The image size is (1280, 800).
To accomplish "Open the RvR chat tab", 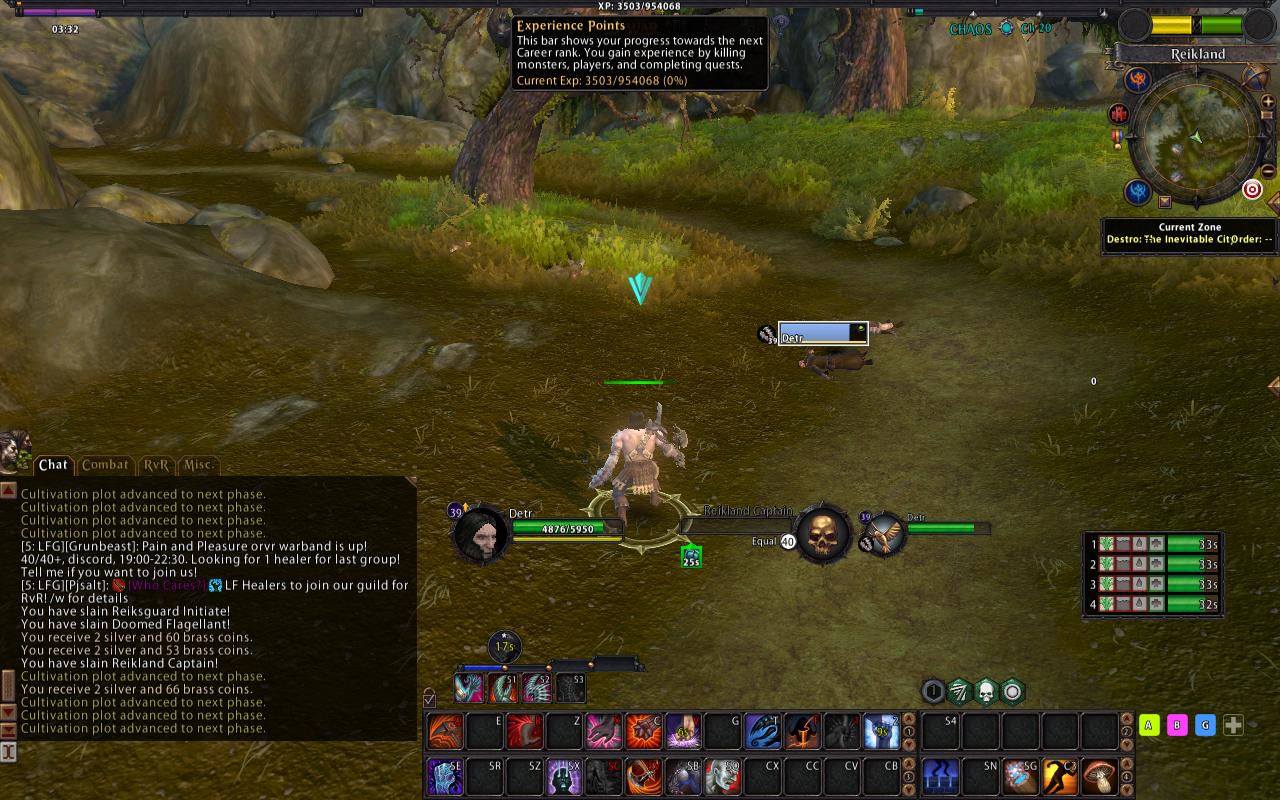I will point(156,465).
